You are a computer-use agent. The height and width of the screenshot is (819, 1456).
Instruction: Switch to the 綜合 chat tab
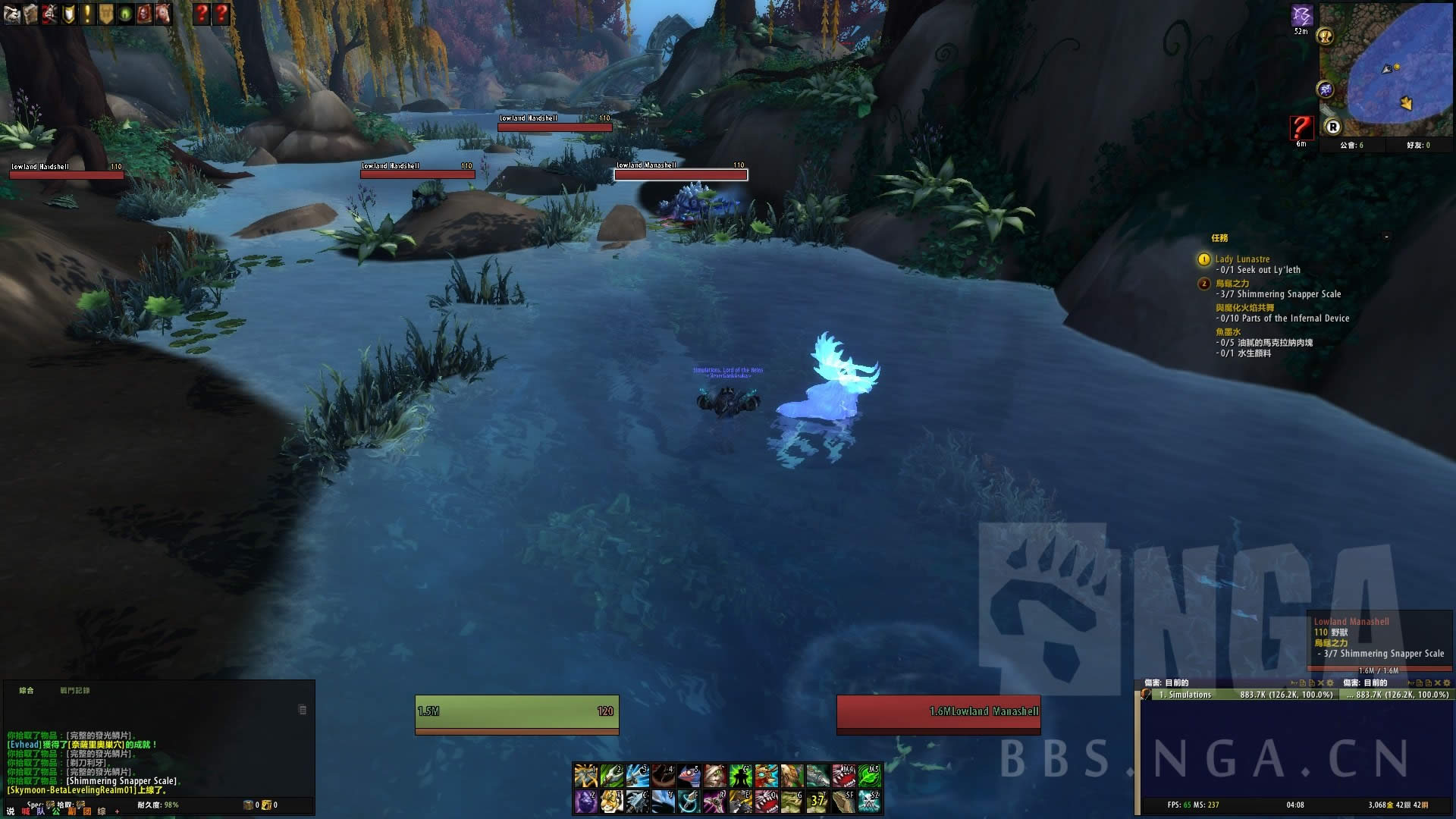(27, 691)
